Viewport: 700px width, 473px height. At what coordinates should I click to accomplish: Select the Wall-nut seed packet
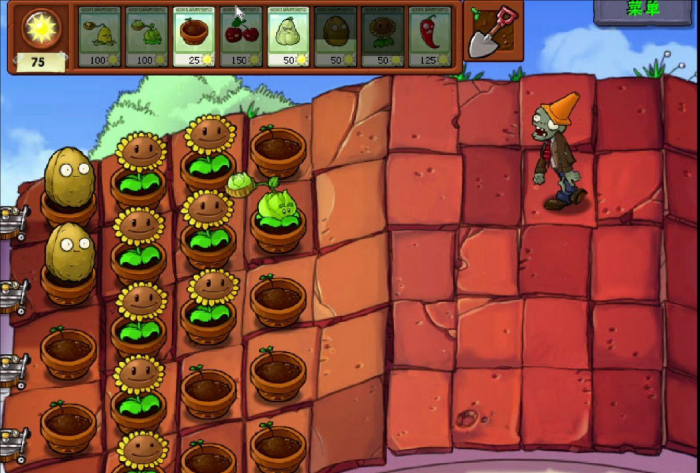335,36
